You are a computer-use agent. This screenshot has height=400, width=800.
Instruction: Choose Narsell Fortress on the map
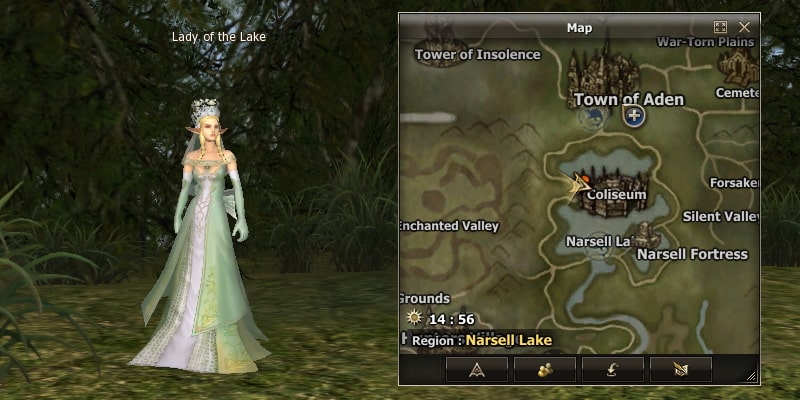tap(692, 254)
